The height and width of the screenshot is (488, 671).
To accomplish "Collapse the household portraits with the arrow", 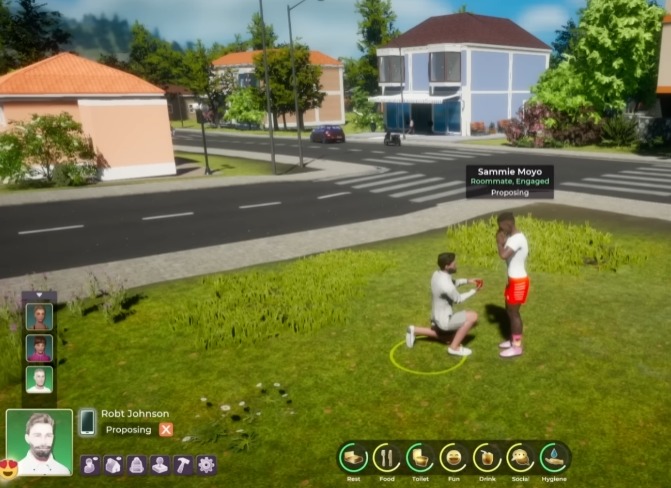I will click(x=39, y=296).
